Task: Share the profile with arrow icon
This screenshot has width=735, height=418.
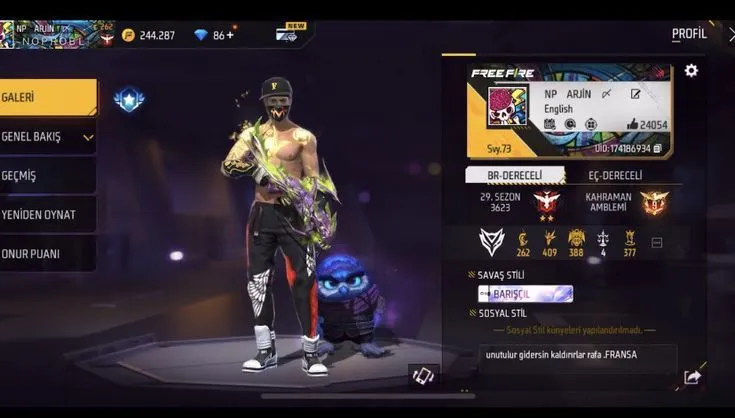Action: 692,376
